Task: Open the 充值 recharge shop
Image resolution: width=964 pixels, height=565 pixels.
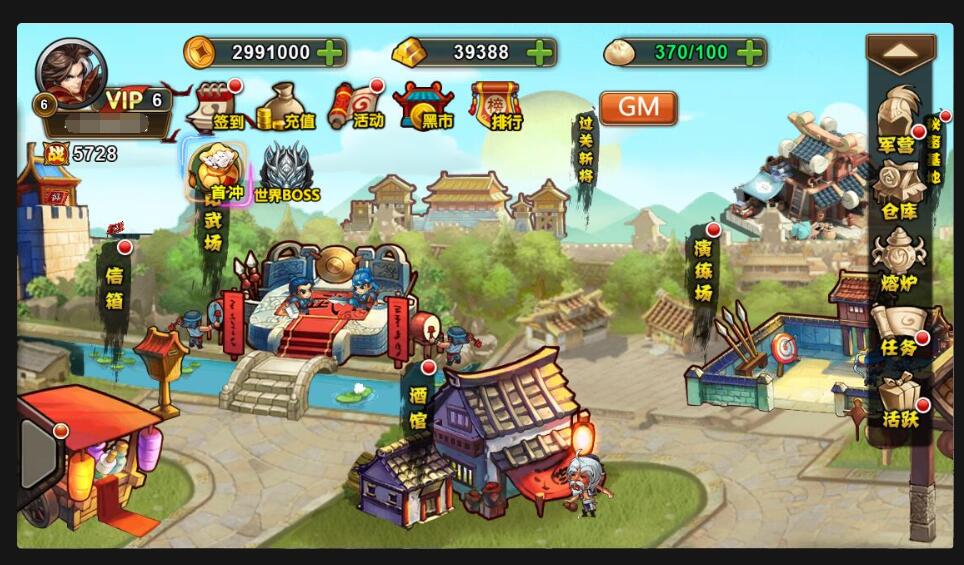Action: point(285,106)
